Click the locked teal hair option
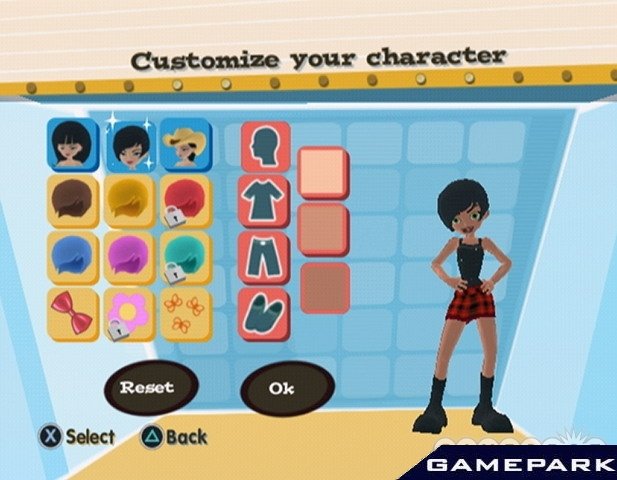Image resolution: width=617 pixels, height=480 pixels. coord(186,257)
